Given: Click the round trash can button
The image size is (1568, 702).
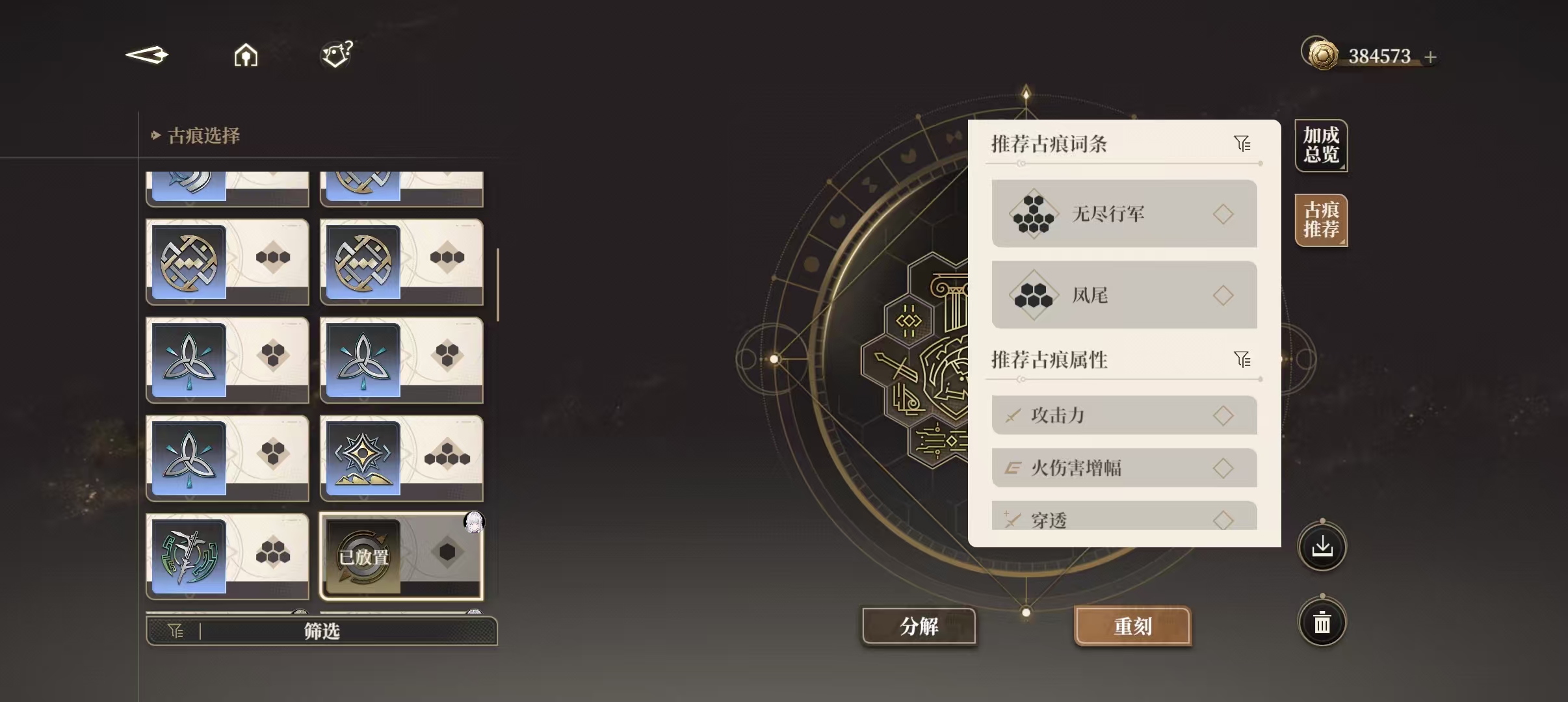Looking at the screenshot, I should [x=1322, y=623].
